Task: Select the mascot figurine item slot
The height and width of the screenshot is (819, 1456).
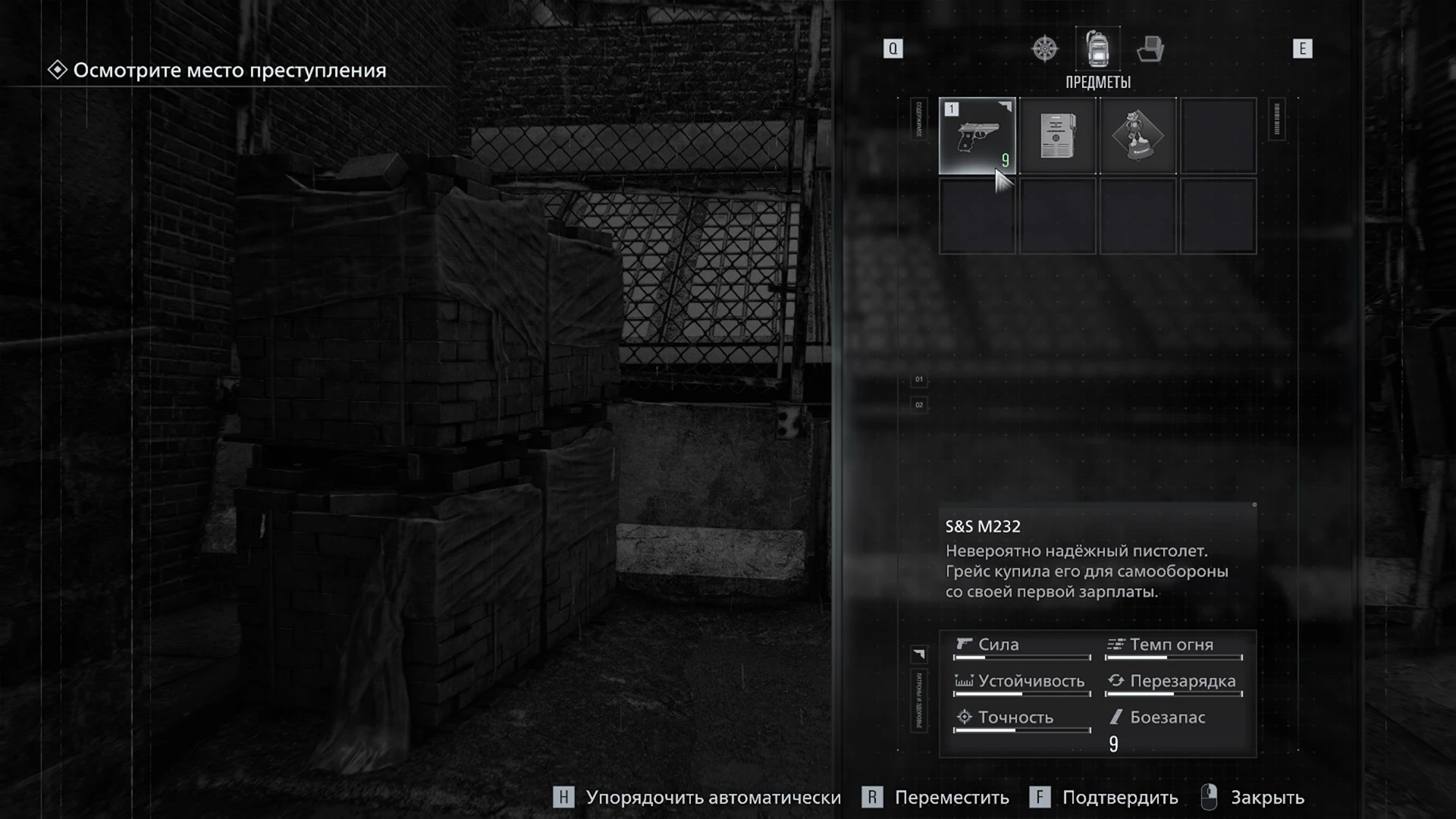Action: coord(1137,136)
